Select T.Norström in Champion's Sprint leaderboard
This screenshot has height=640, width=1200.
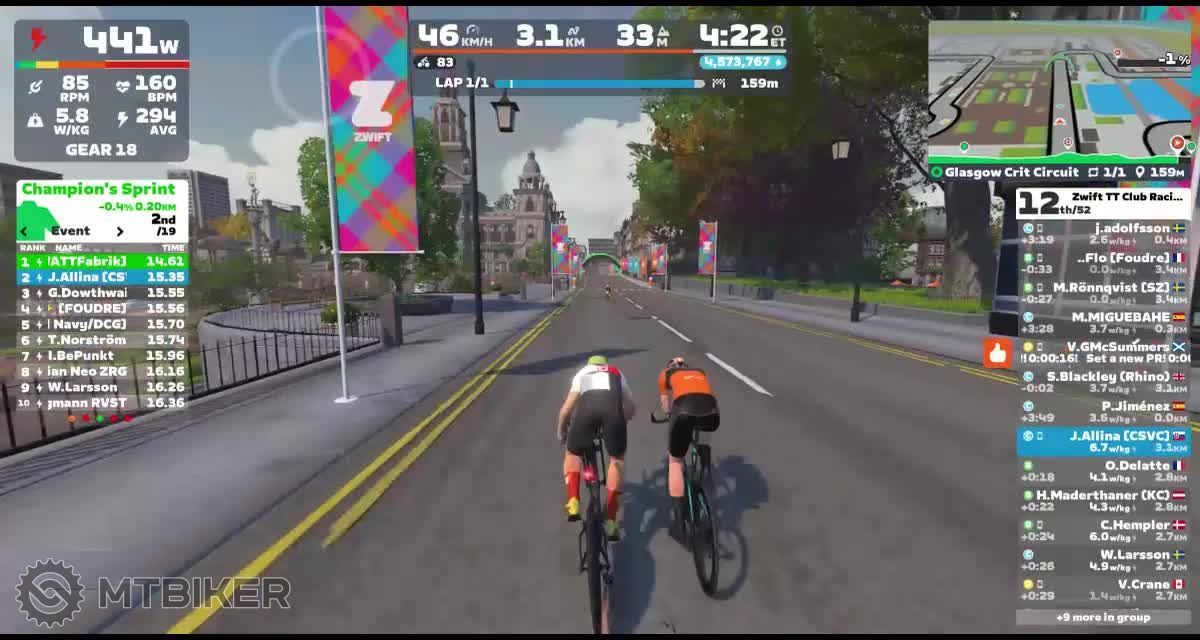click(x=102, y=340)
